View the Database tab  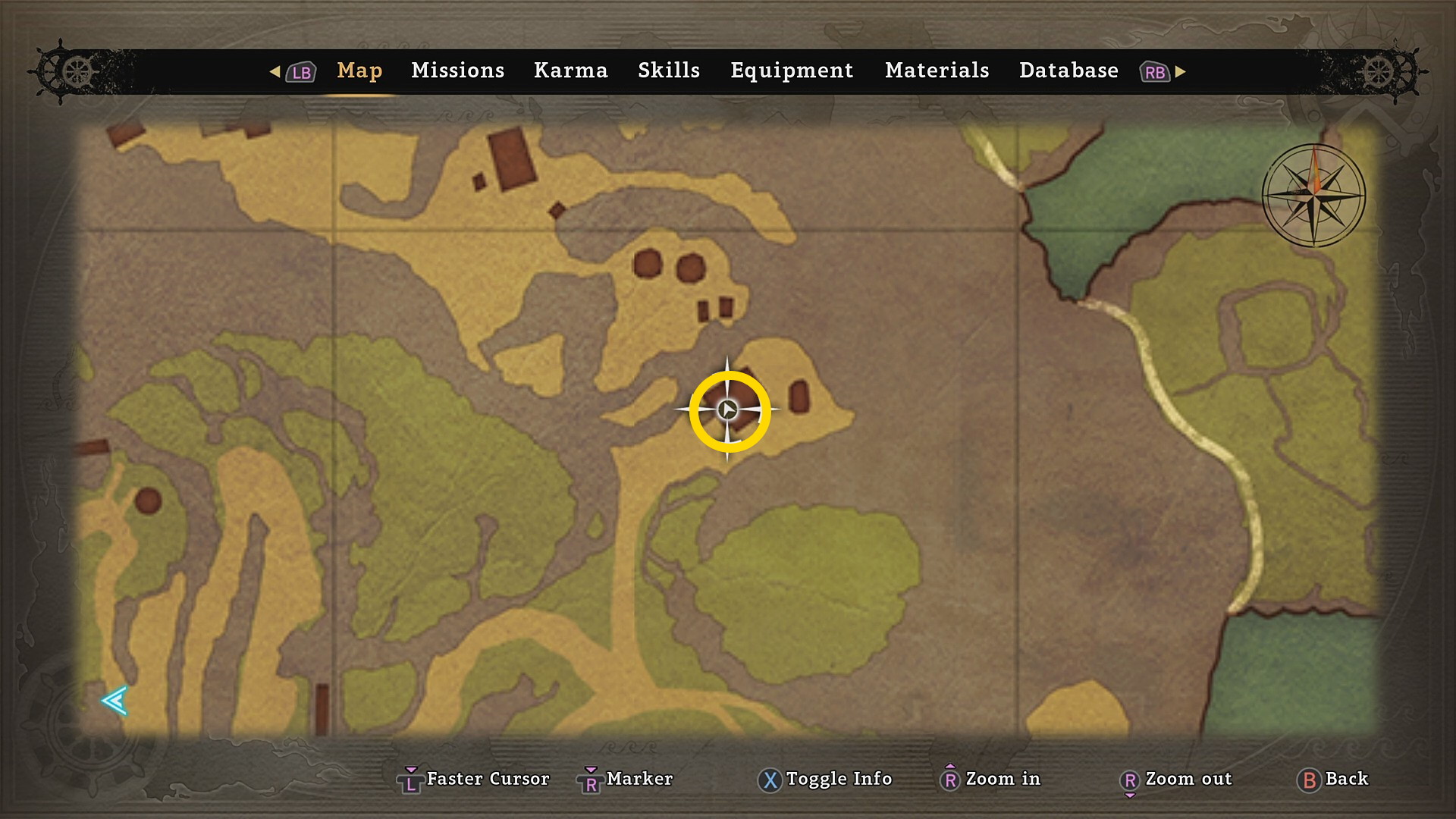pyautogui.click(x=1068, y=71)
